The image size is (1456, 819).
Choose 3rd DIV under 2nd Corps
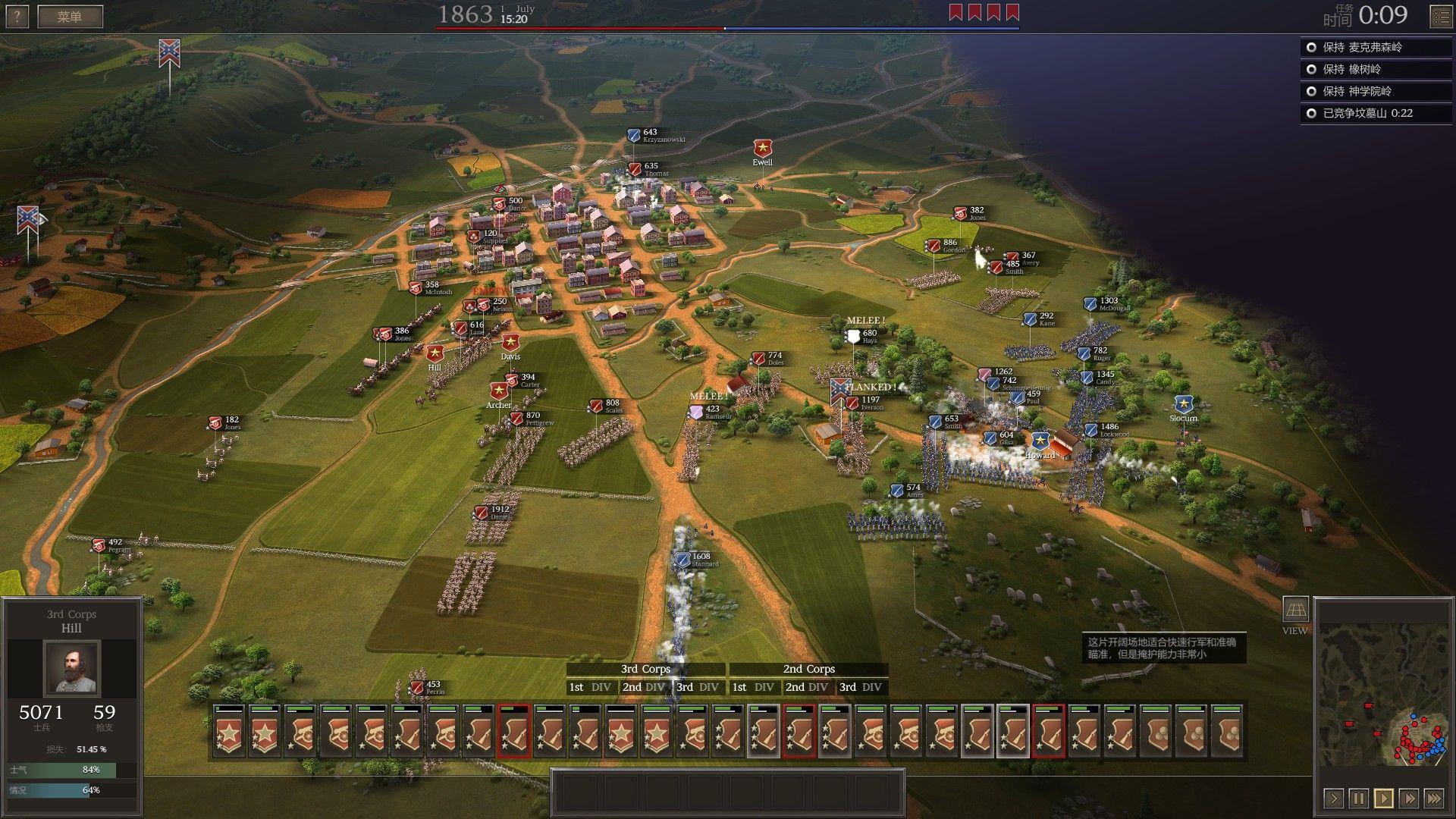point(861,687)
